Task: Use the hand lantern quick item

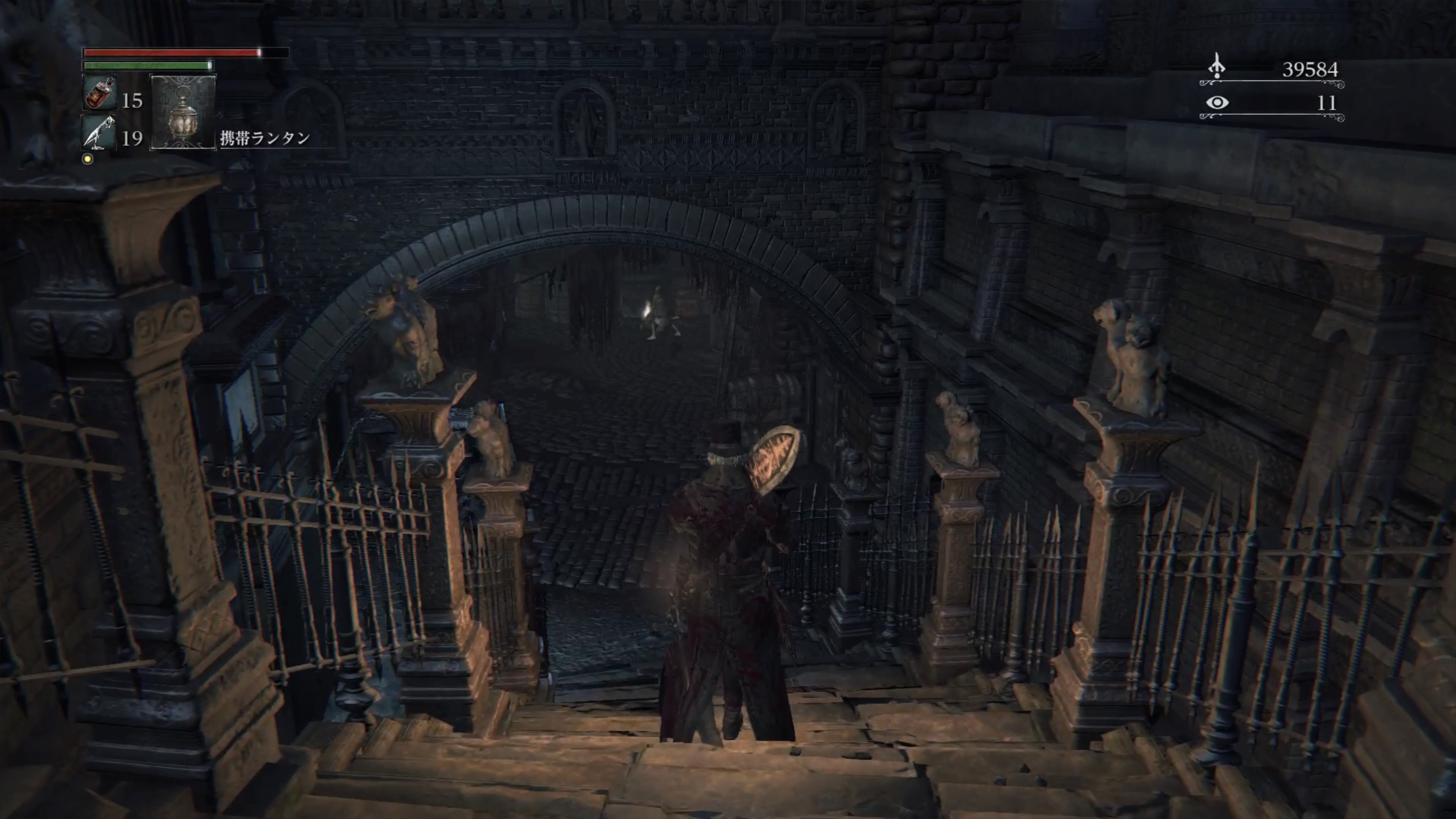Action: click(183, 112)
